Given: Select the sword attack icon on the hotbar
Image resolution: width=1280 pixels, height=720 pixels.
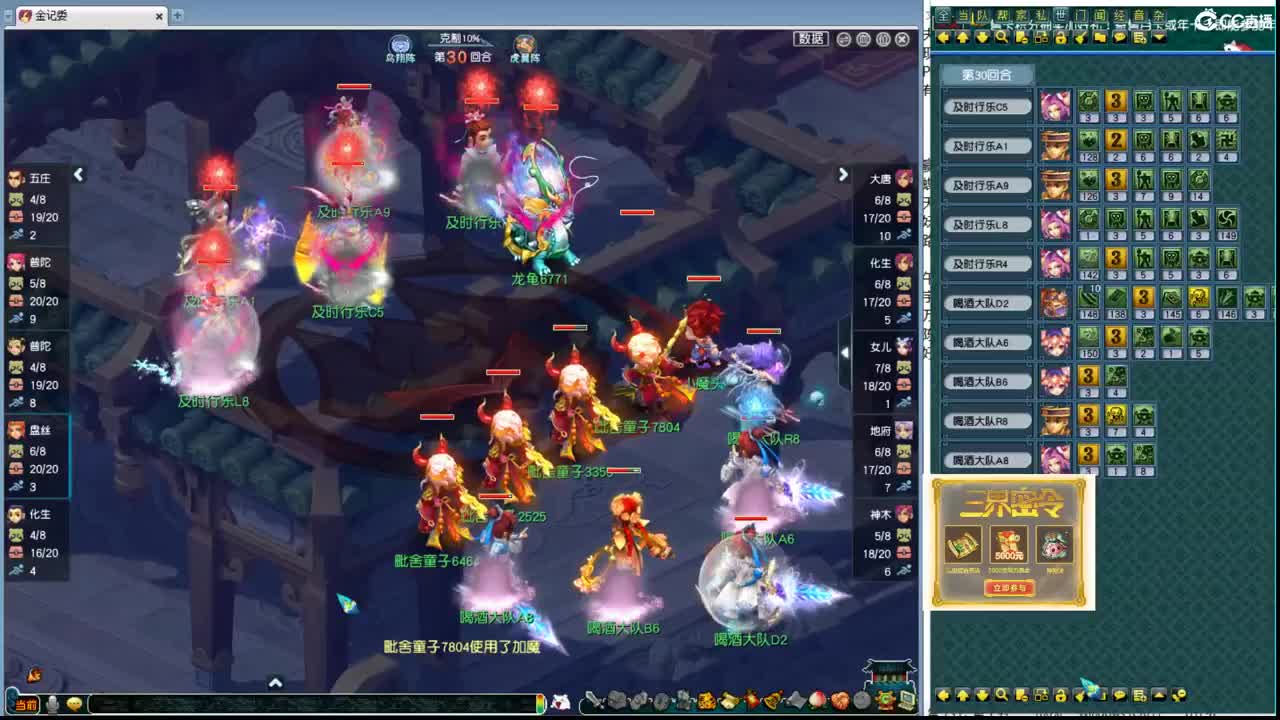Looking at the screenshot, I should click(592, 701).
